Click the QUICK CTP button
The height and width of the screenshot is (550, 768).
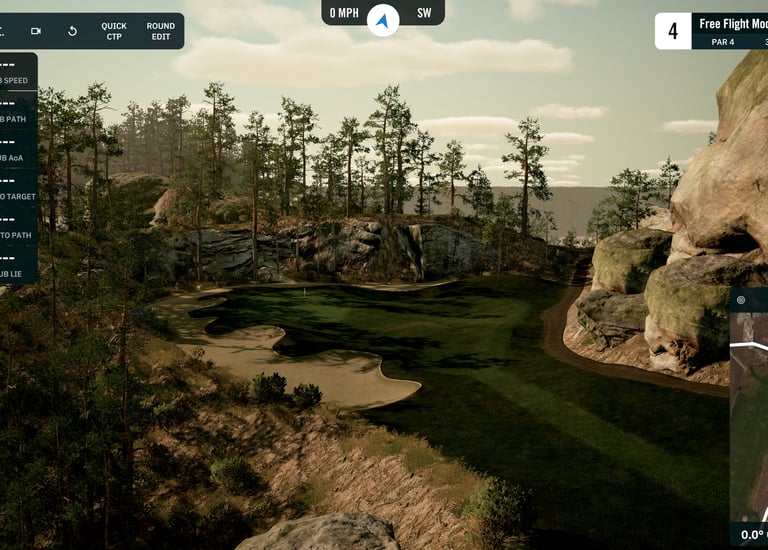pyautogui.click(x=114, y=31)
